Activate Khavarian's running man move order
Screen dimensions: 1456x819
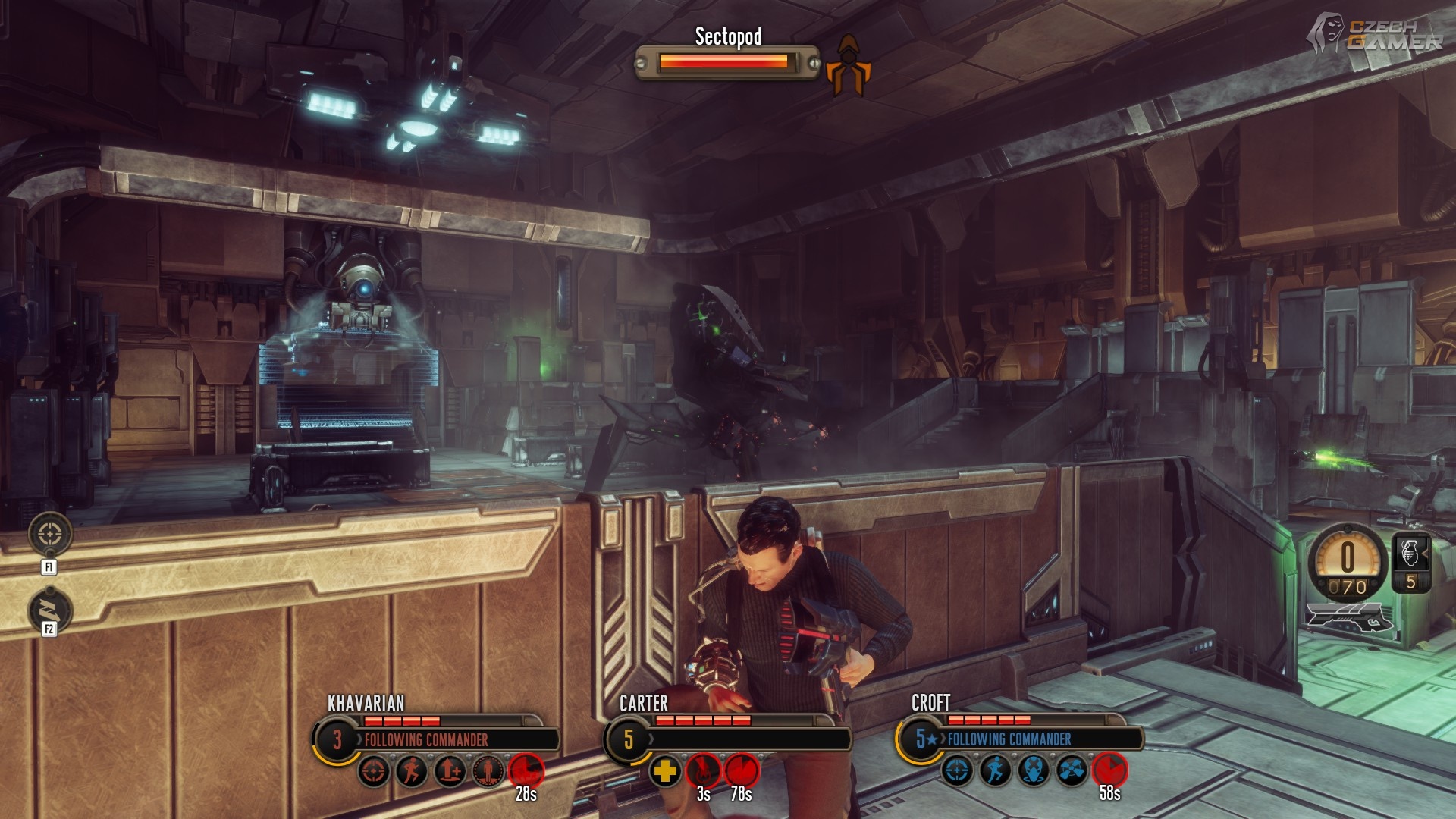[412, 772]
